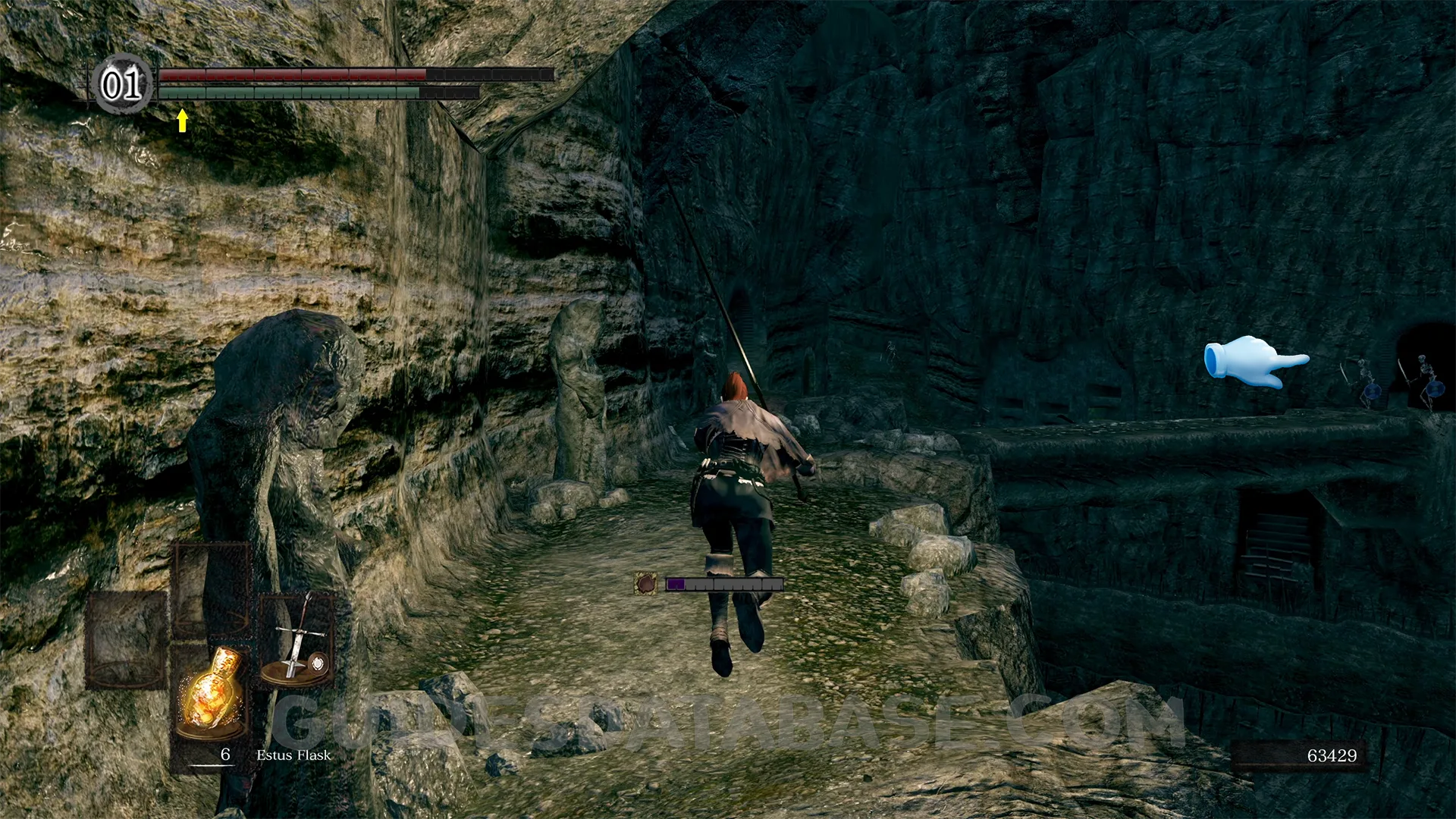Viewport: 1456px width, 819px height.
Task: Click the humanity counter emblem
Action: coord(122,84)
